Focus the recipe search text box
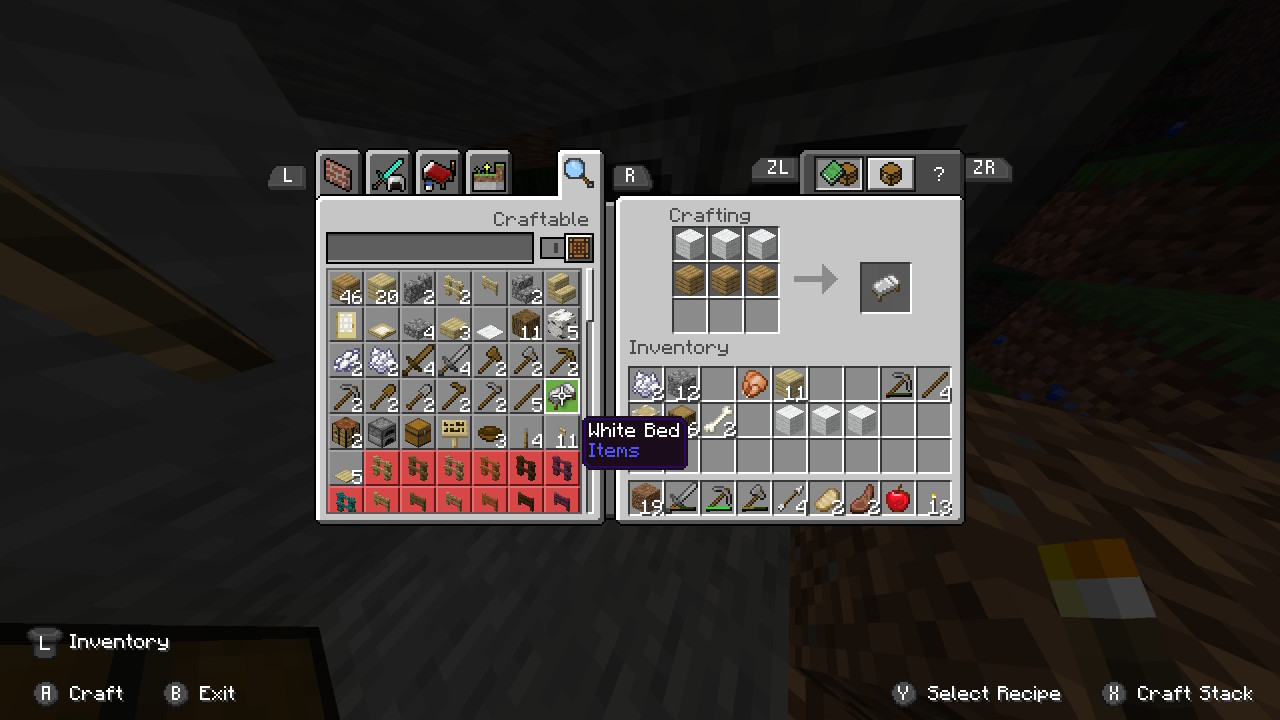The image size is (1280, 720). point(430,248)
